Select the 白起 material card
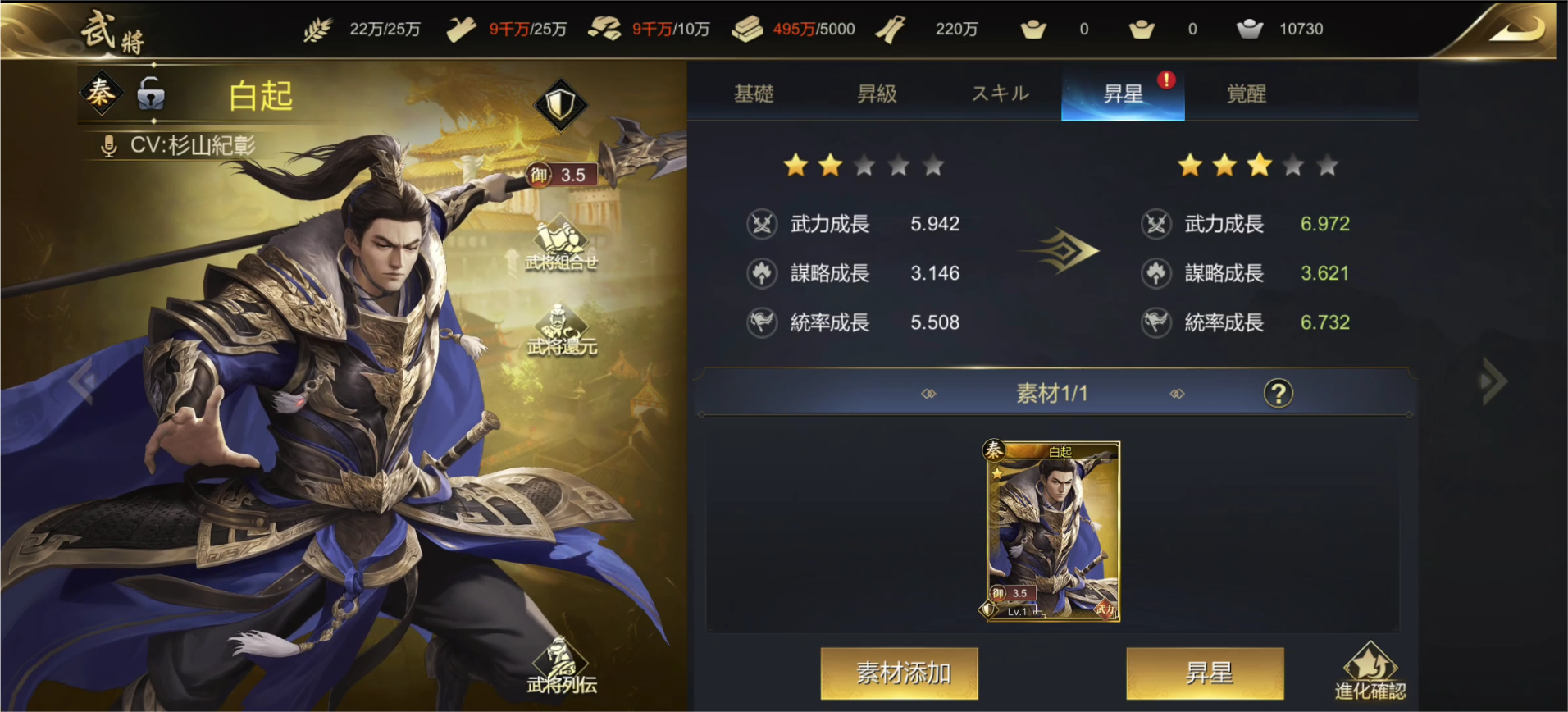The image size is (1568, 712). pos(1052,533)
